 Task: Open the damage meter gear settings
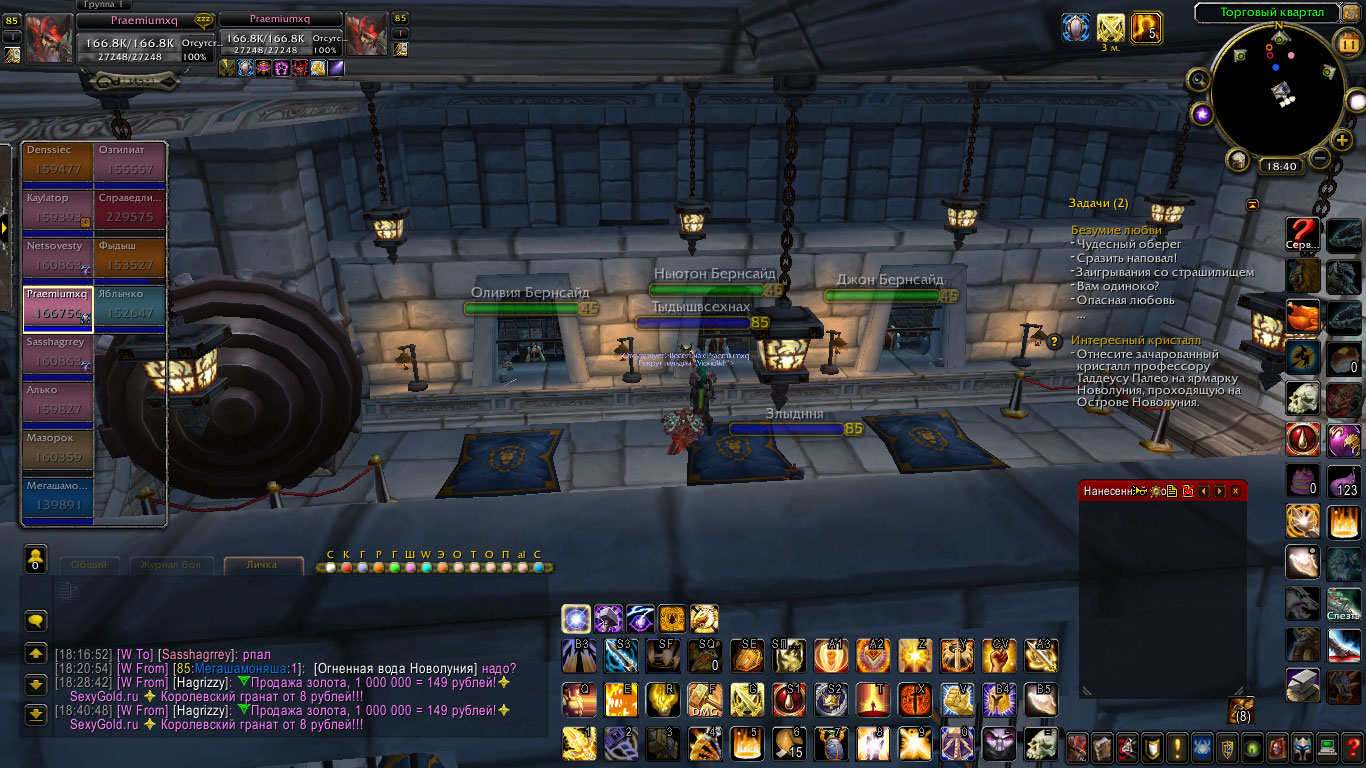click(x=1155, y=491)
